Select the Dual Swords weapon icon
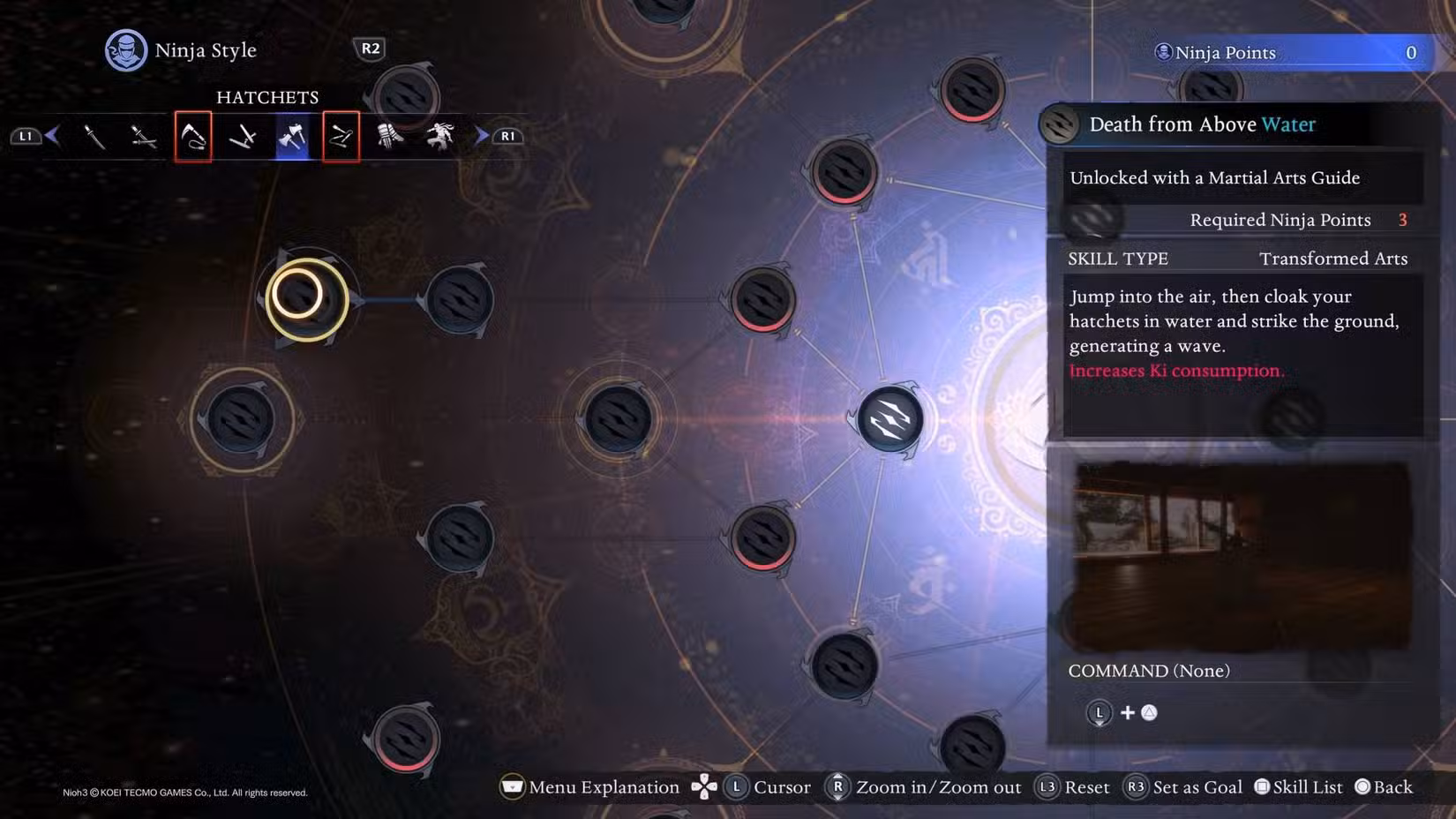Viewport: 1456px width, 819px height. click(x=145, y=136)
